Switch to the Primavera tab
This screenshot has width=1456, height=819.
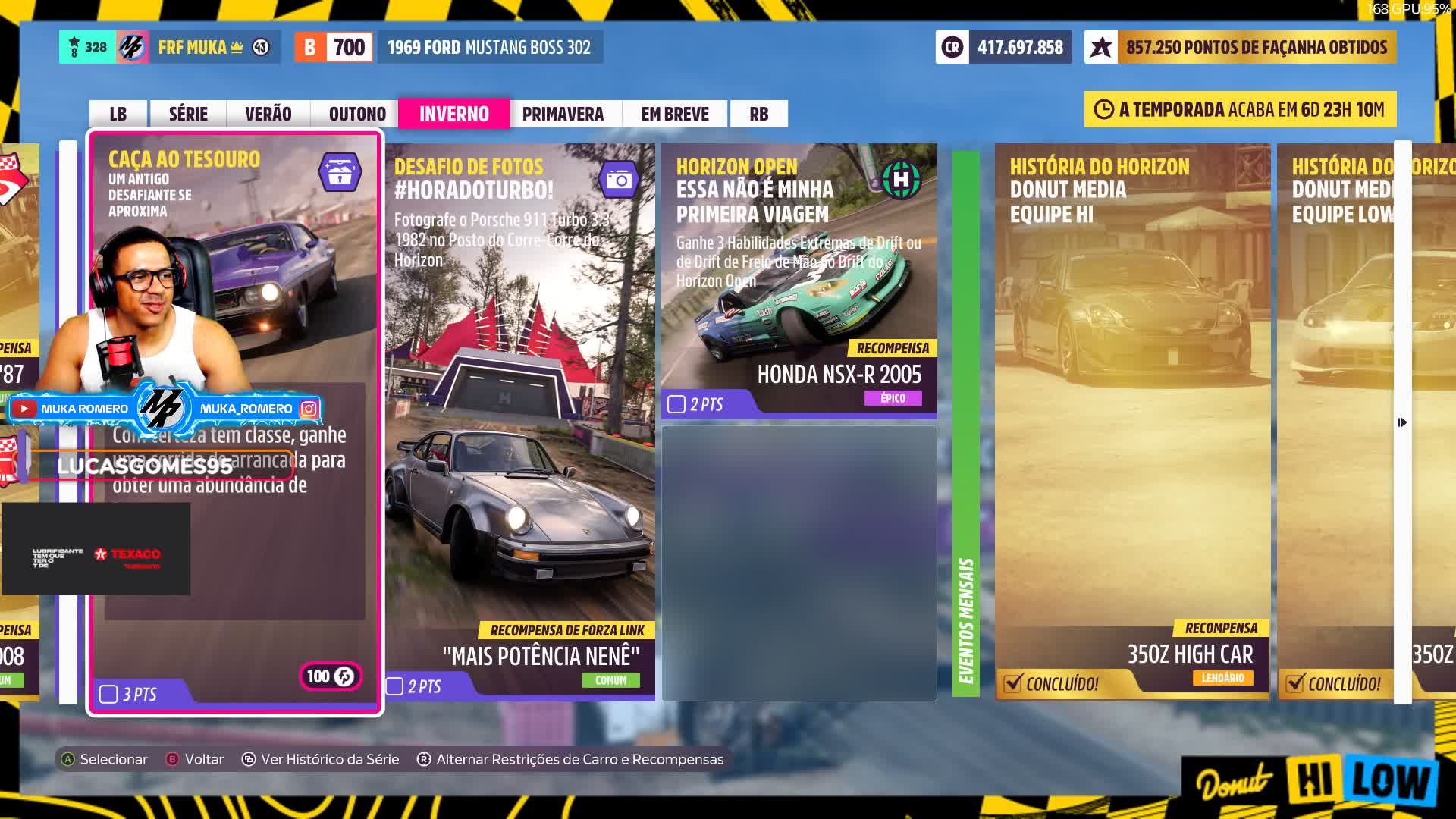tap(563, 114)
